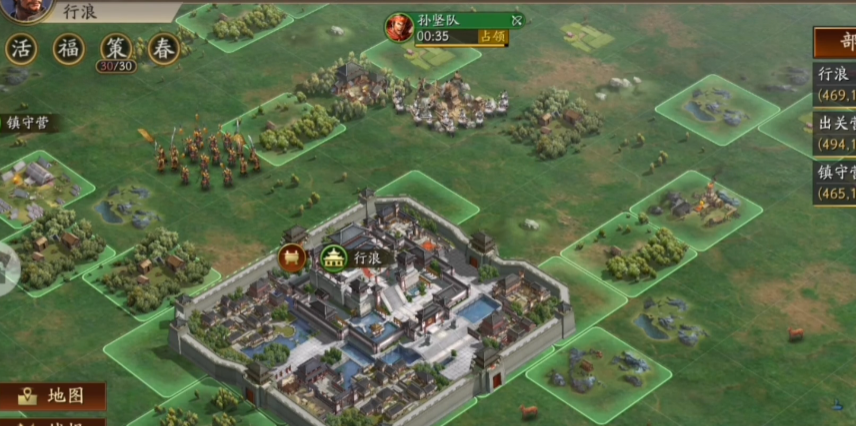
Task: Choose the 出关 troop list entry
Action: tap(835, 134)
